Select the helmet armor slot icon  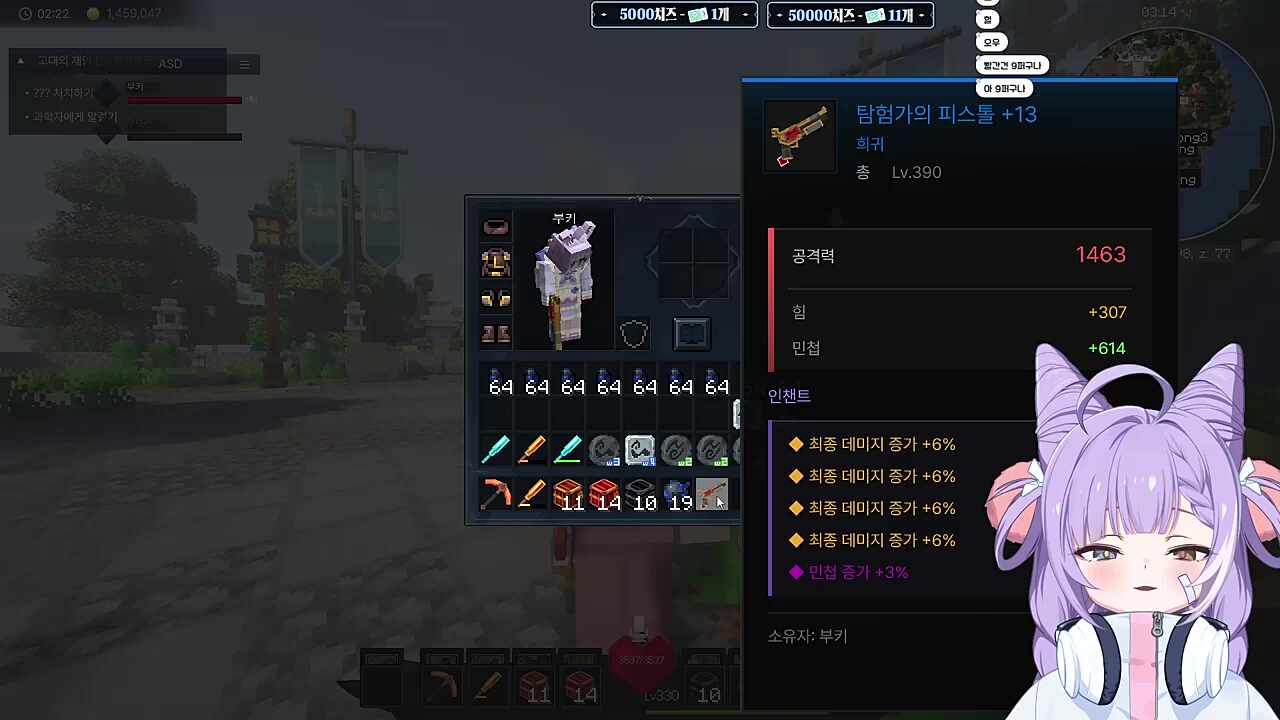(x=496, y=226)
